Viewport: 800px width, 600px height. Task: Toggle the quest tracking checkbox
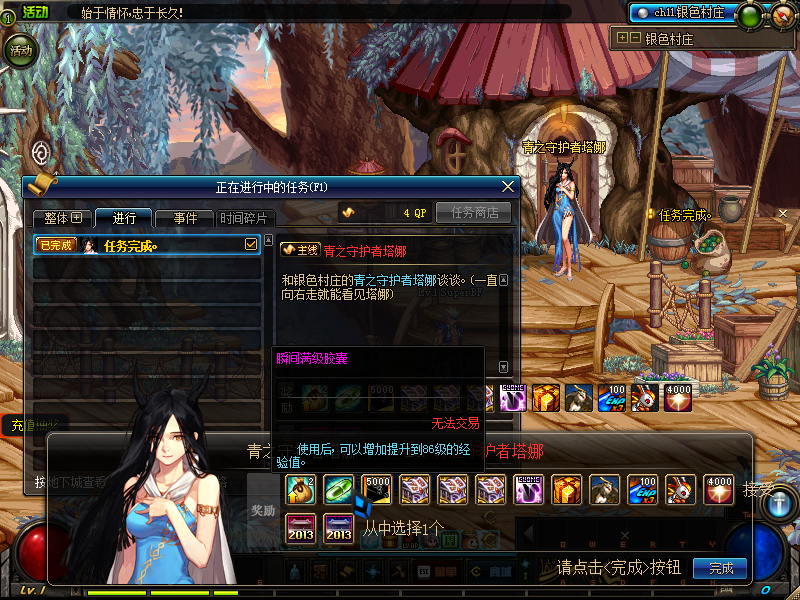click(x=252, y=244)
